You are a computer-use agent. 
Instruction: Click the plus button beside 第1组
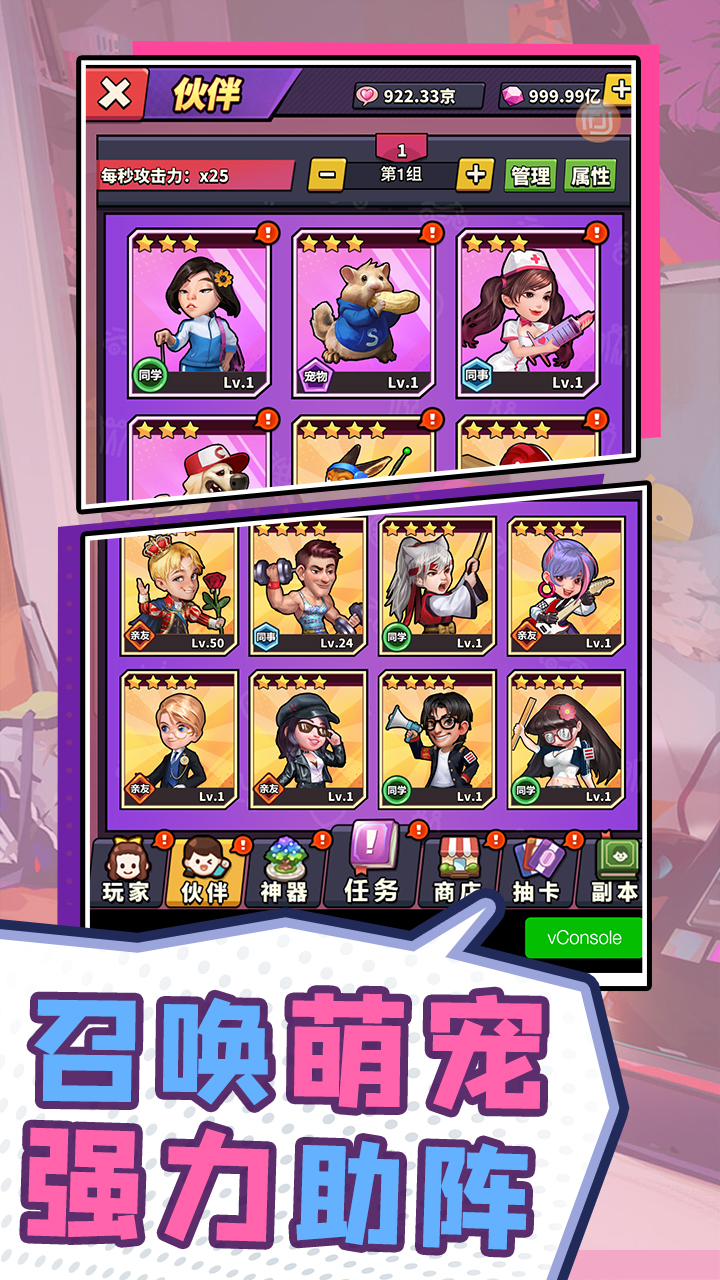coord(475,175)
